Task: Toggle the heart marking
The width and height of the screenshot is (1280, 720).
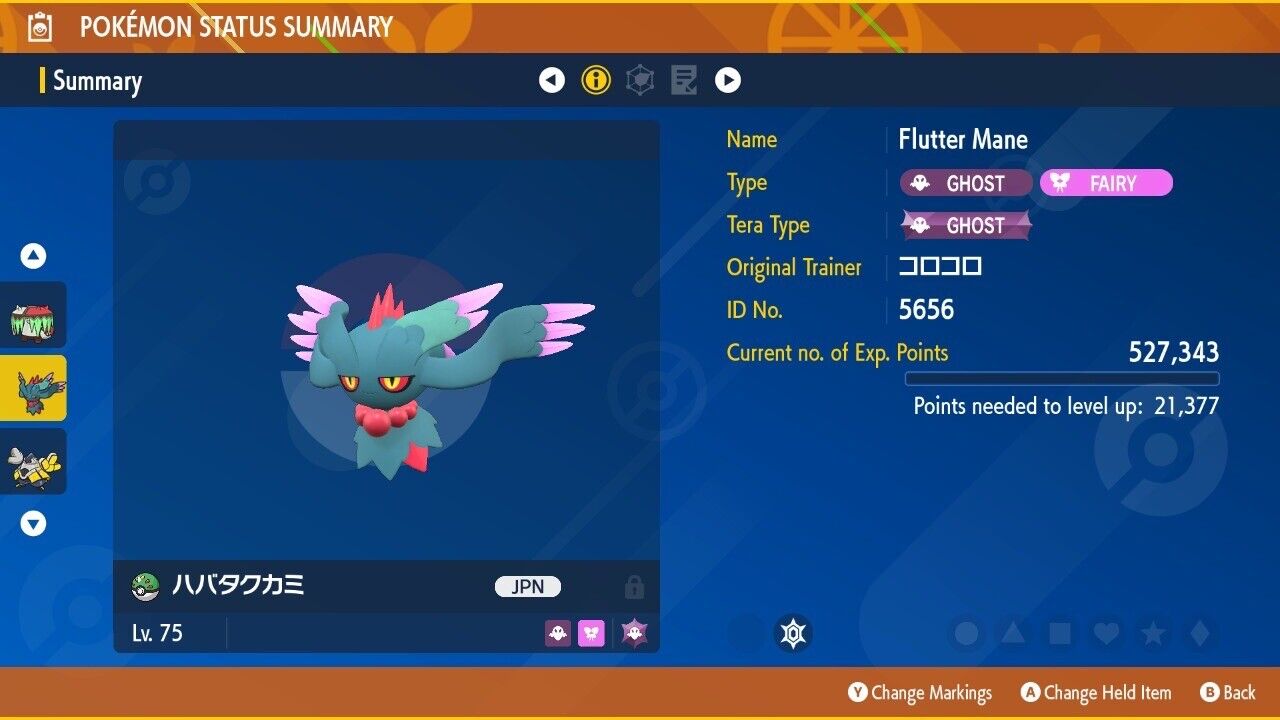Action: [1106, 633]
